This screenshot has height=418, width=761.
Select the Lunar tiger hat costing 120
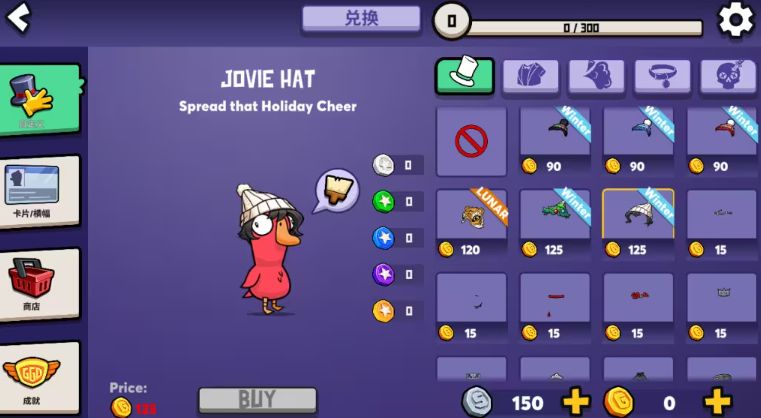tap(471, 223)
